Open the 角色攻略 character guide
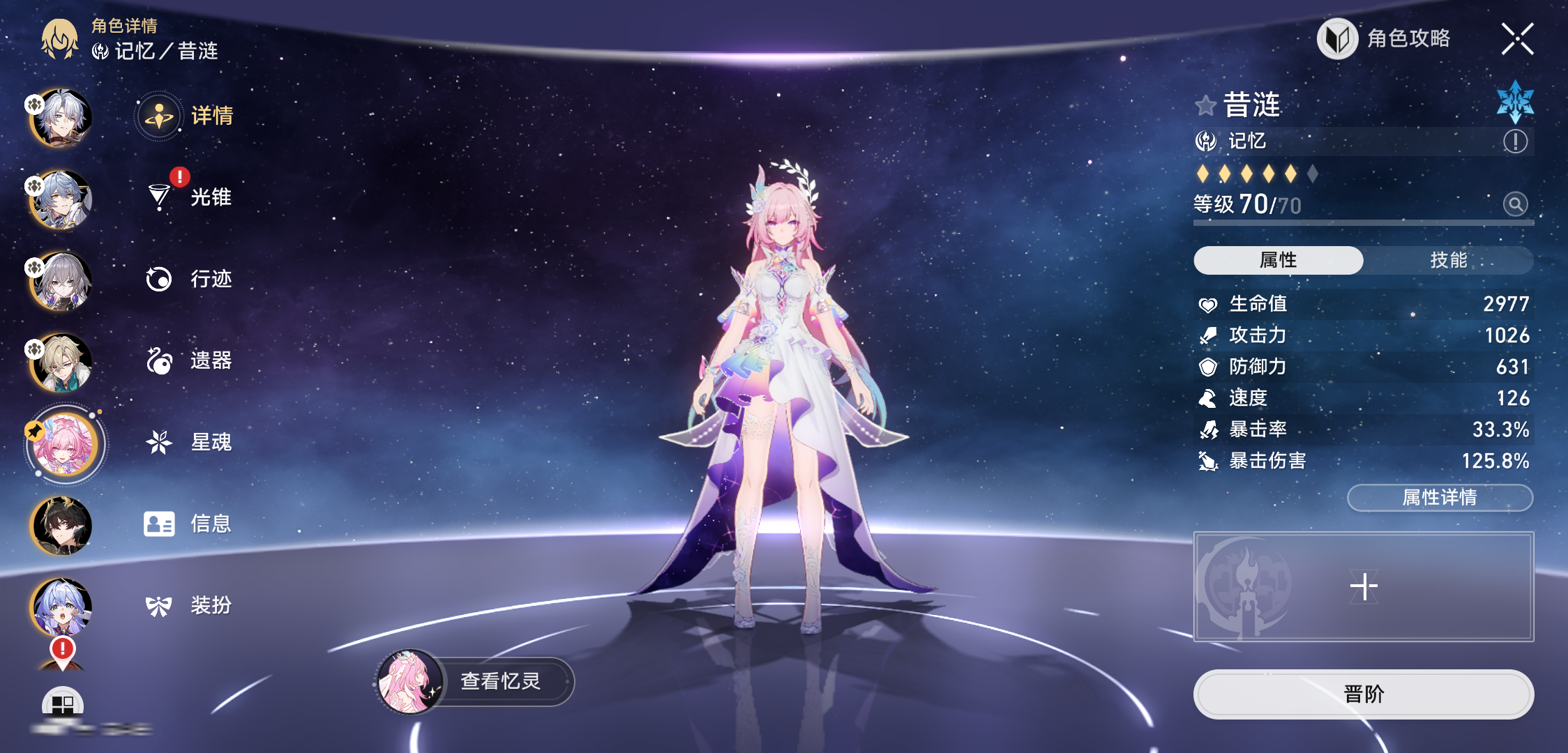Image resolution: width=1568 pixels, height=753 pixels. point(1384,39)
